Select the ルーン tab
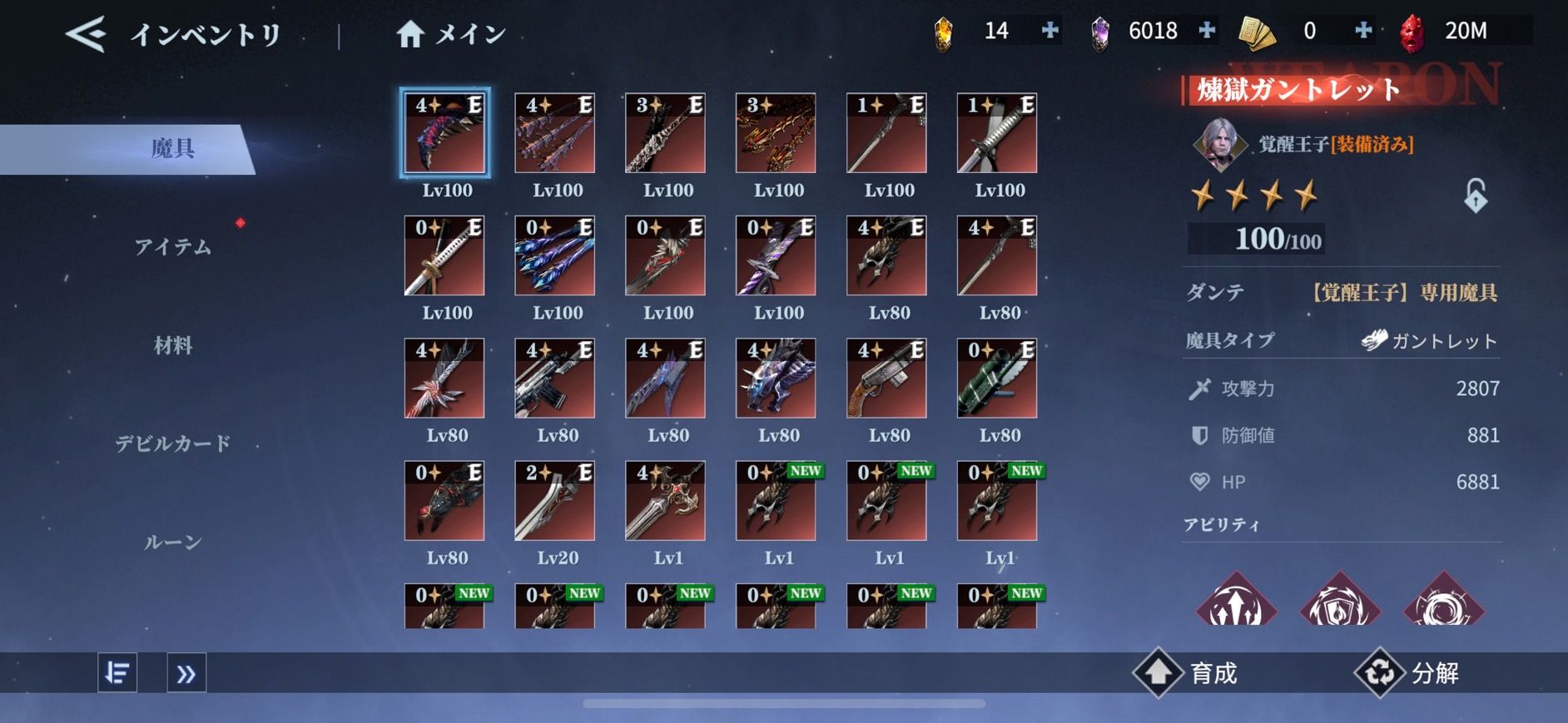 click(173, 542)
